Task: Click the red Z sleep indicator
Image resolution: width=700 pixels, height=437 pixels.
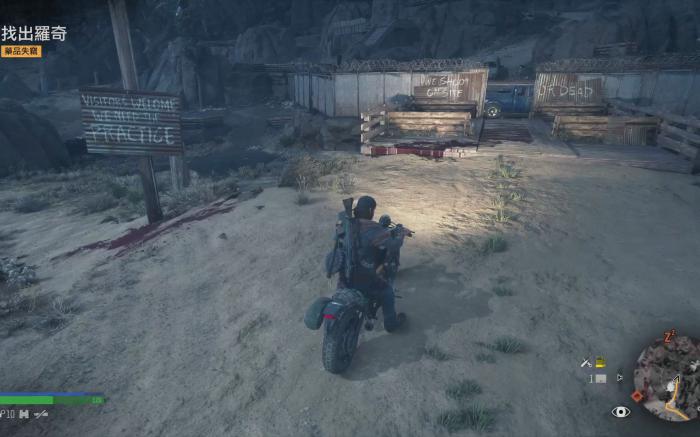Action: point(669,335)
